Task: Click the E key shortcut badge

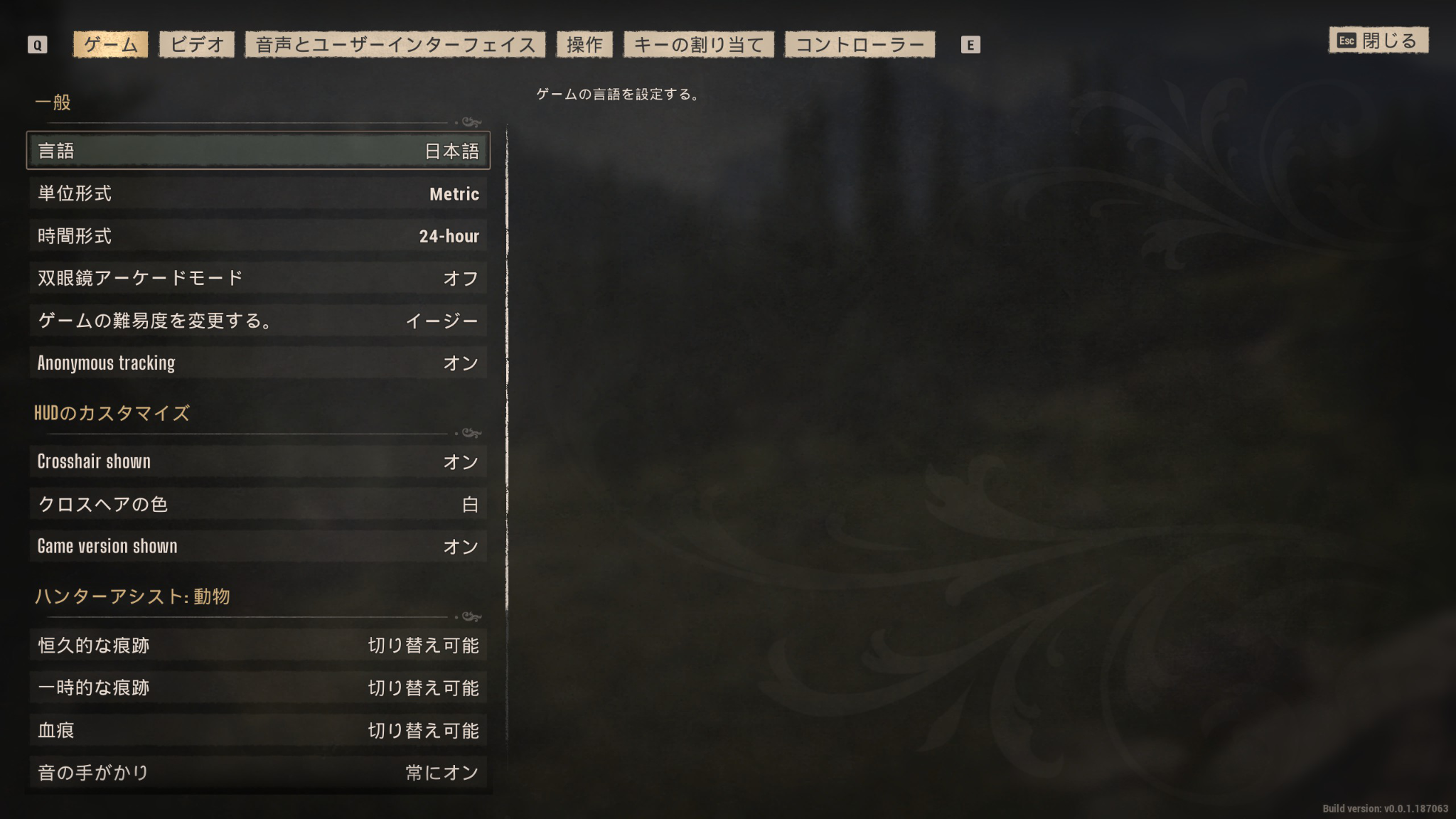Action: point(971,45)
